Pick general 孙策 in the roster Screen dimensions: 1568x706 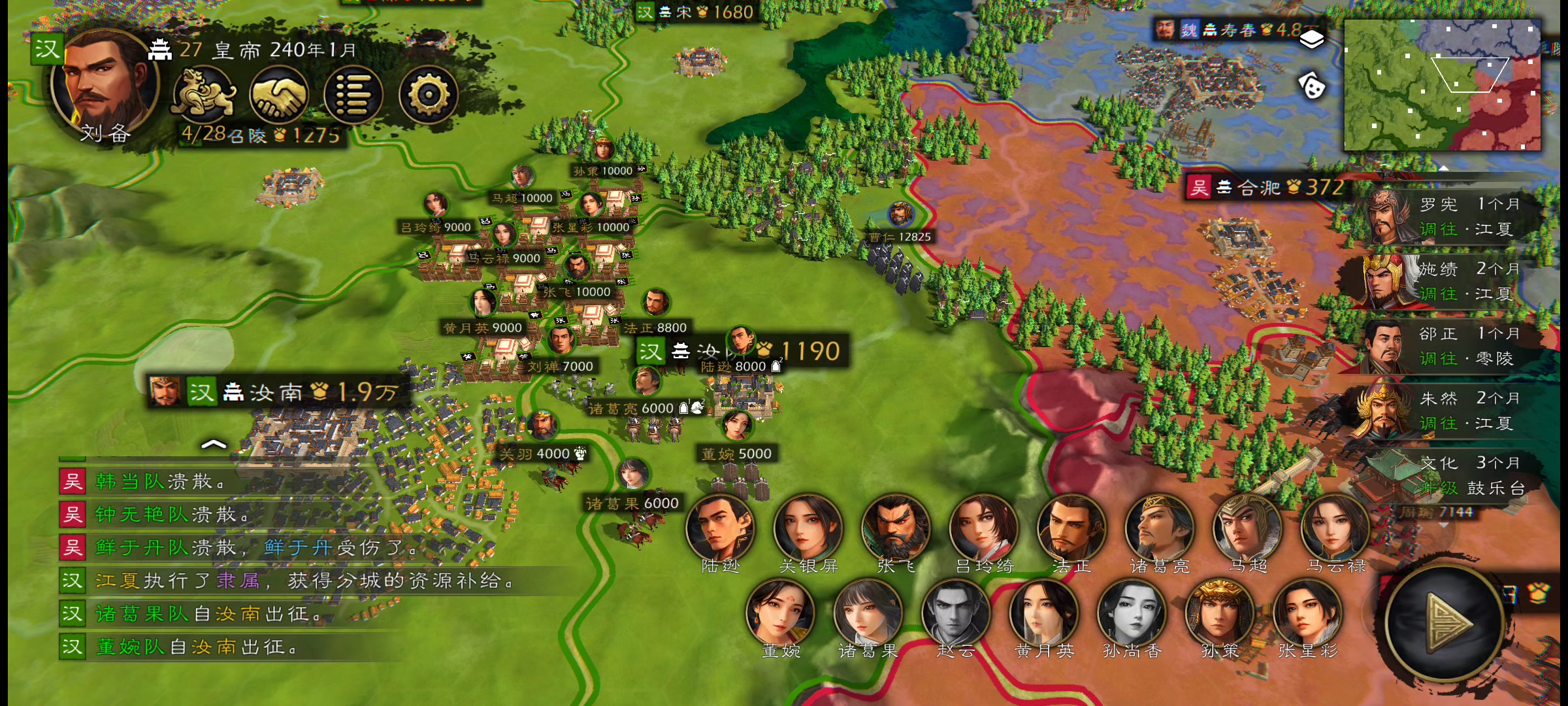[1219, 614]
